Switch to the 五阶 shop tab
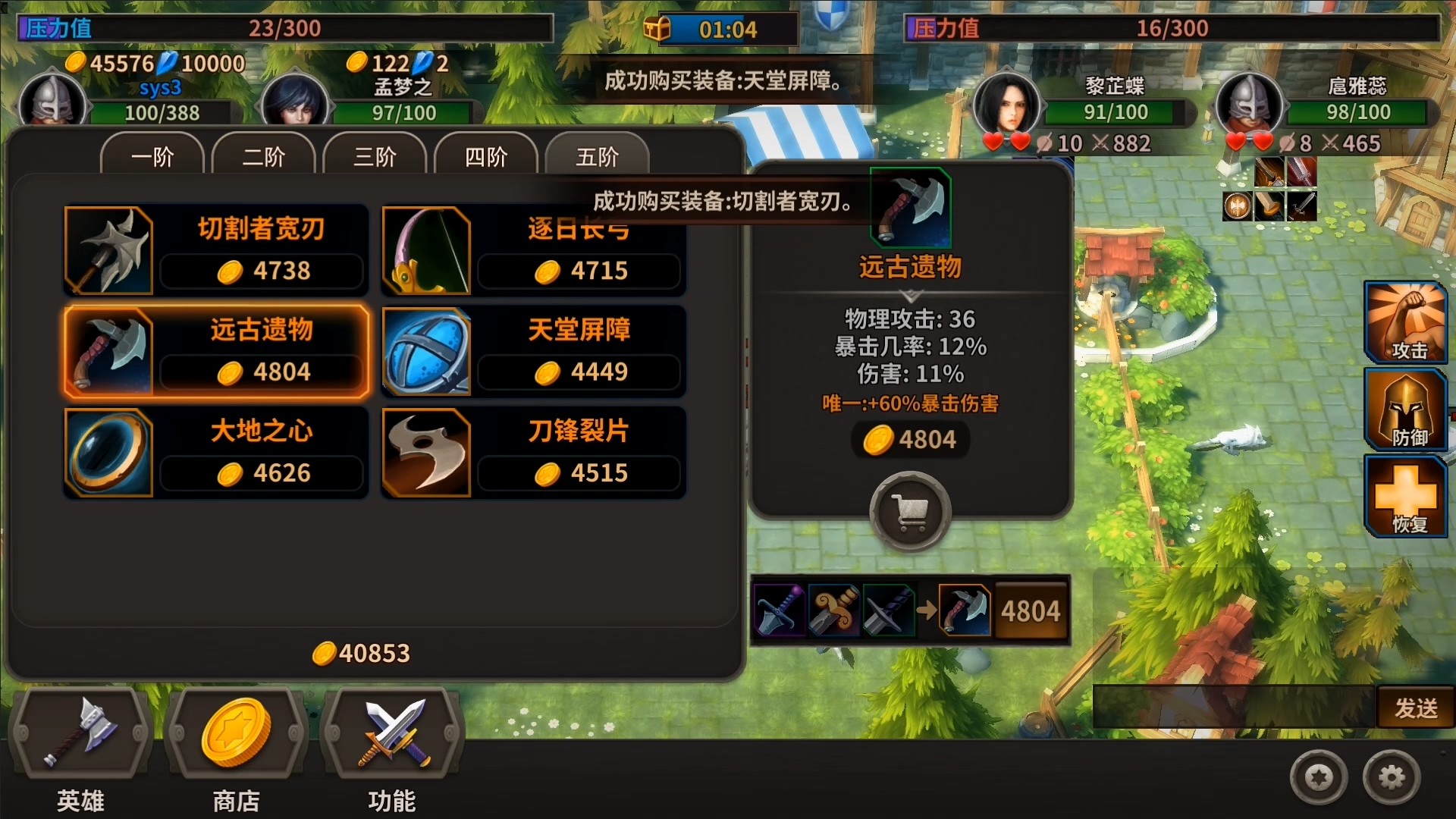Screen dimensions: 1456x819 tap(597, 157)
